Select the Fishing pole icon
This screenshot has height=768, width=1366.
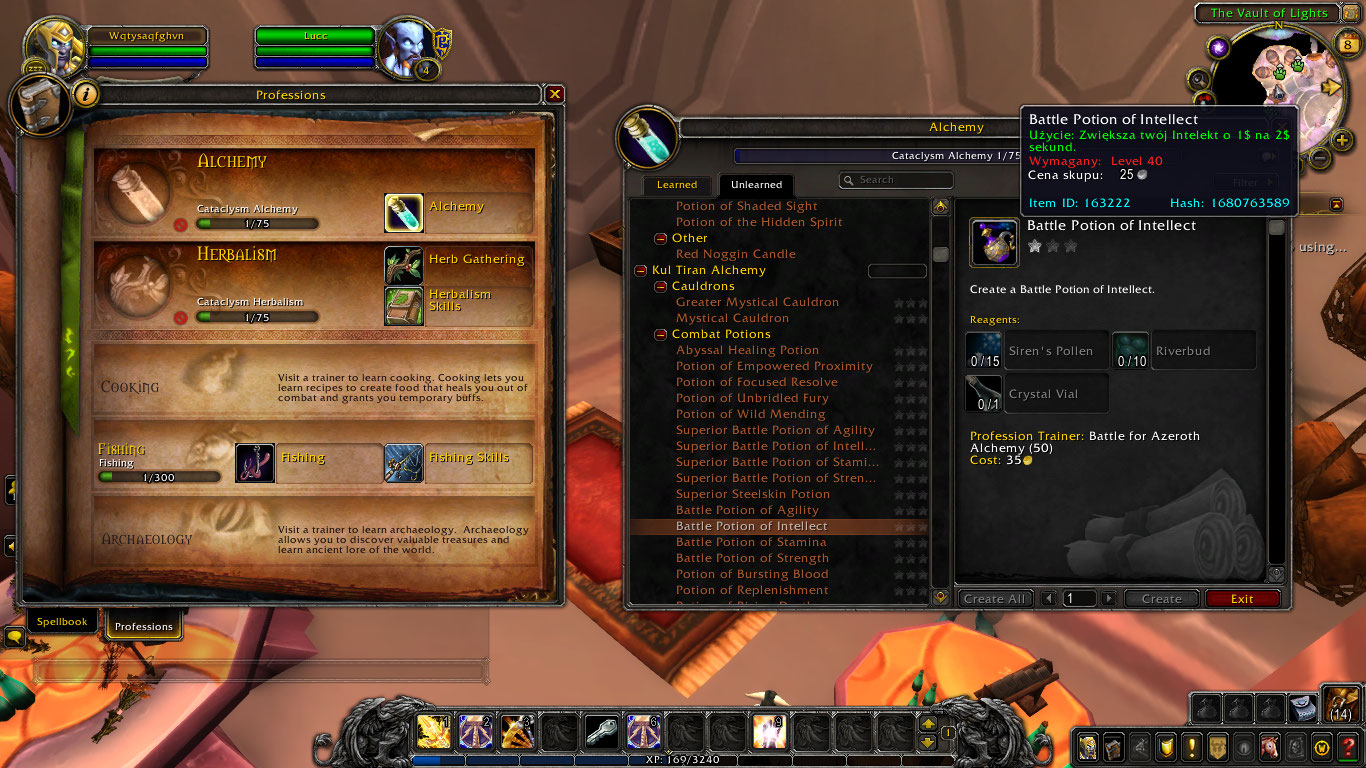pyautogui.click(x=255, y=463)
